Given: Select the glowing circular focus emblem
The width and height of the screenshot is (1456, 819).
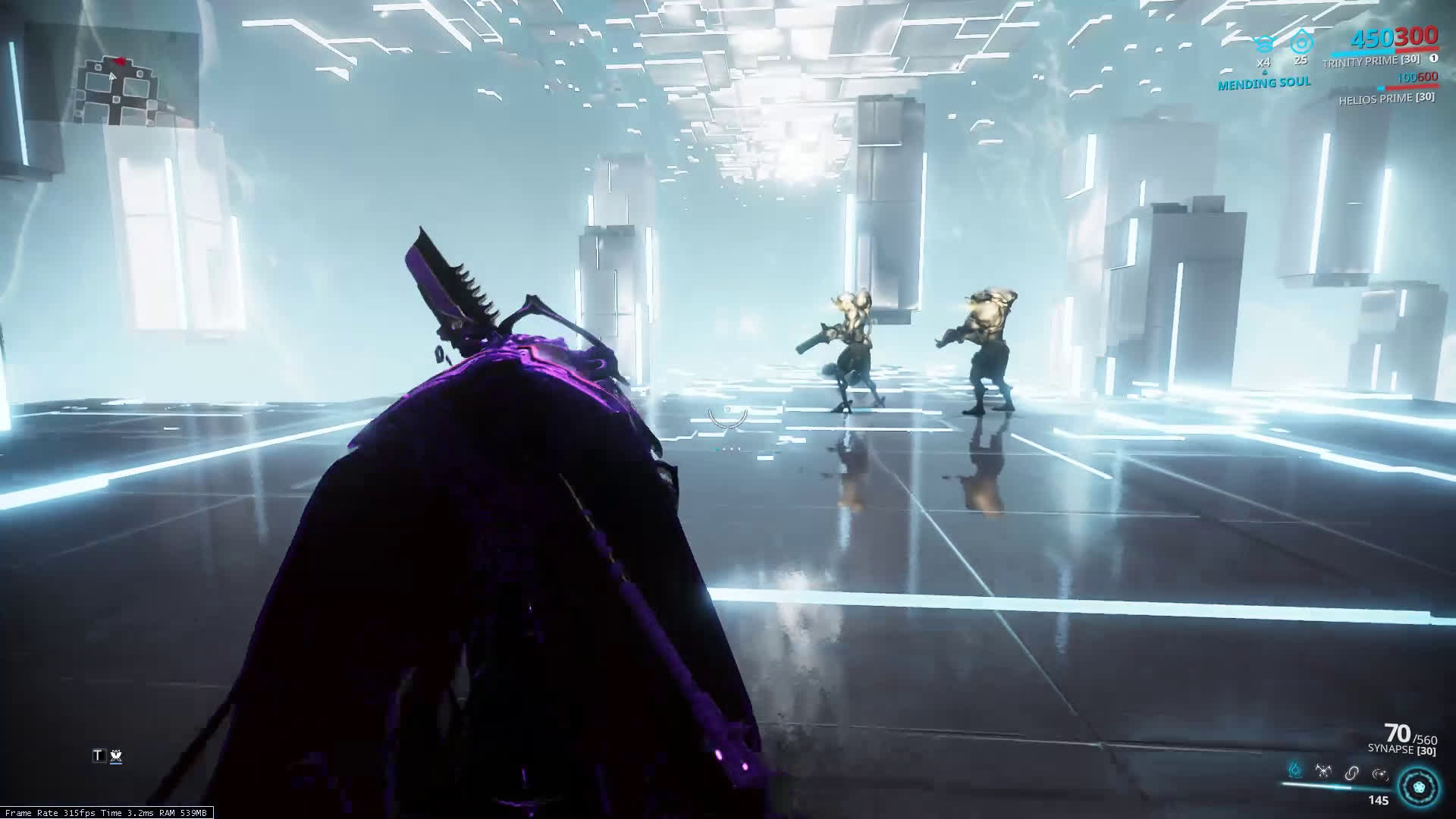Looking at the screenshot, I should pos(1418,786).
